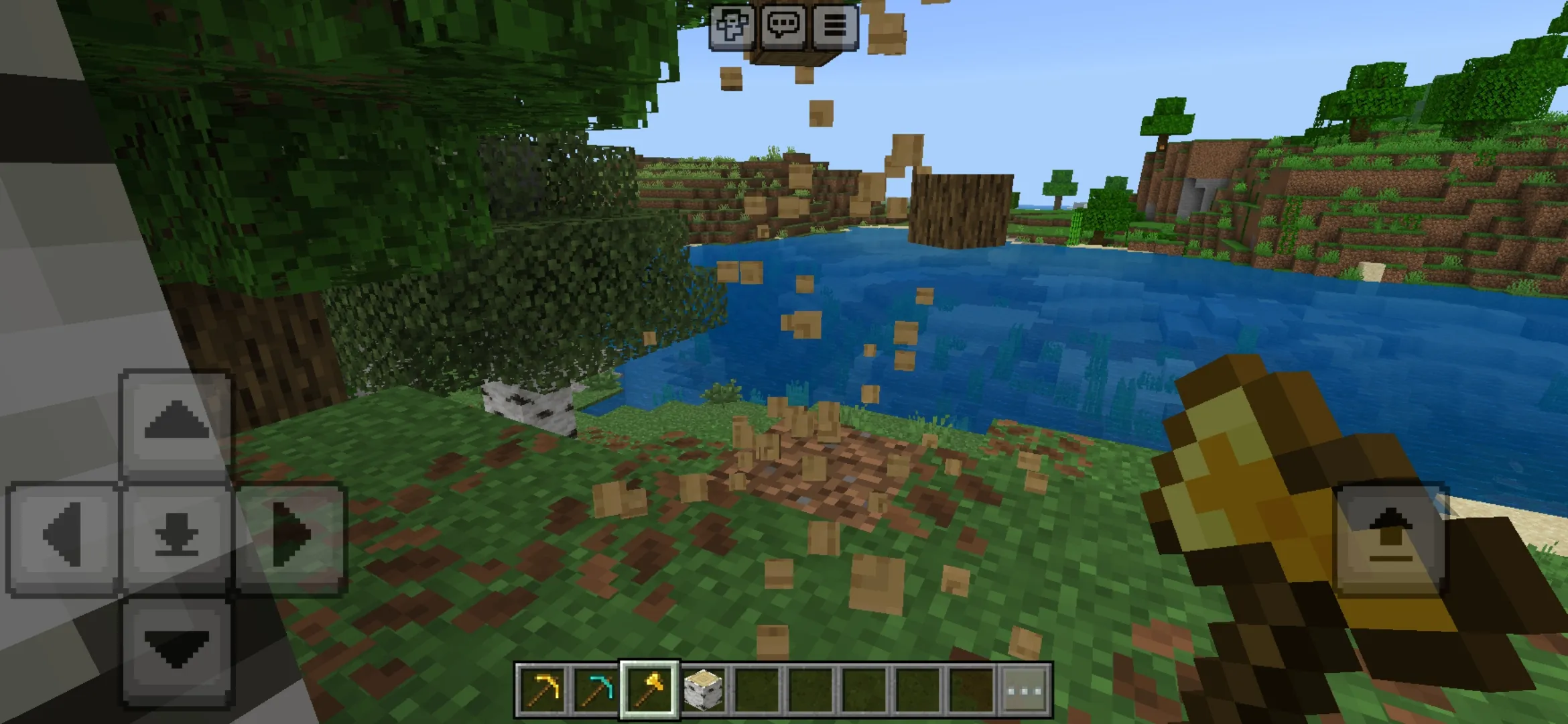1568x724 pixels.
Task: Select the golden pickaxe hotbar slot
Action: pos(543,689)
